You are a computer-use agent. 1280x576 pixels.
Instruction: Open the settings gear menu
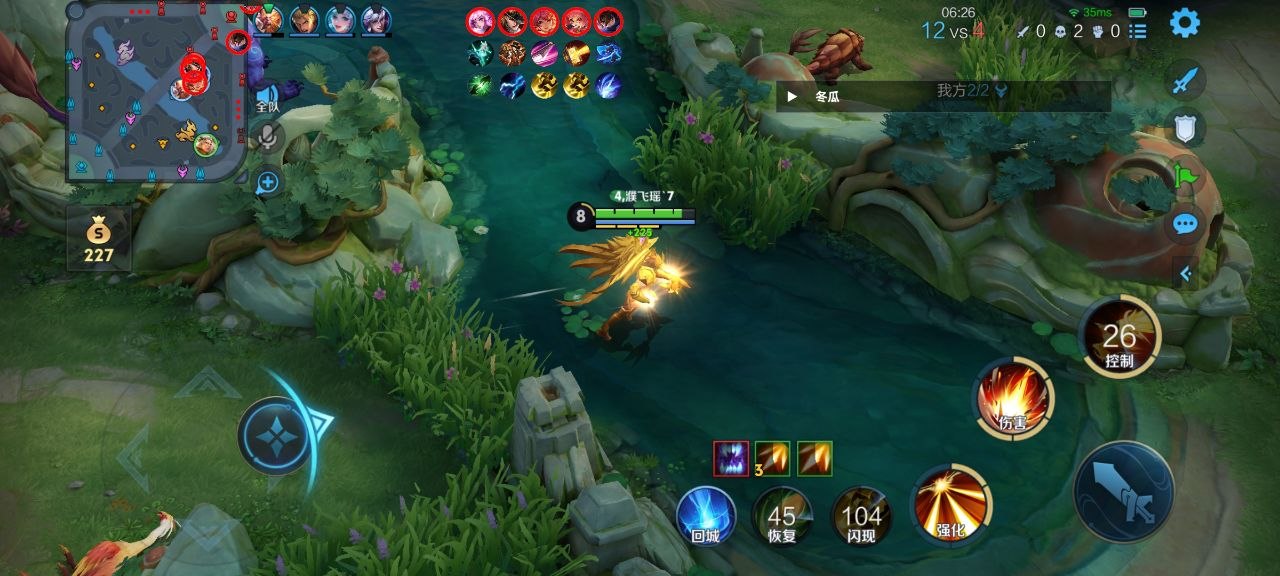(1184, 22)
